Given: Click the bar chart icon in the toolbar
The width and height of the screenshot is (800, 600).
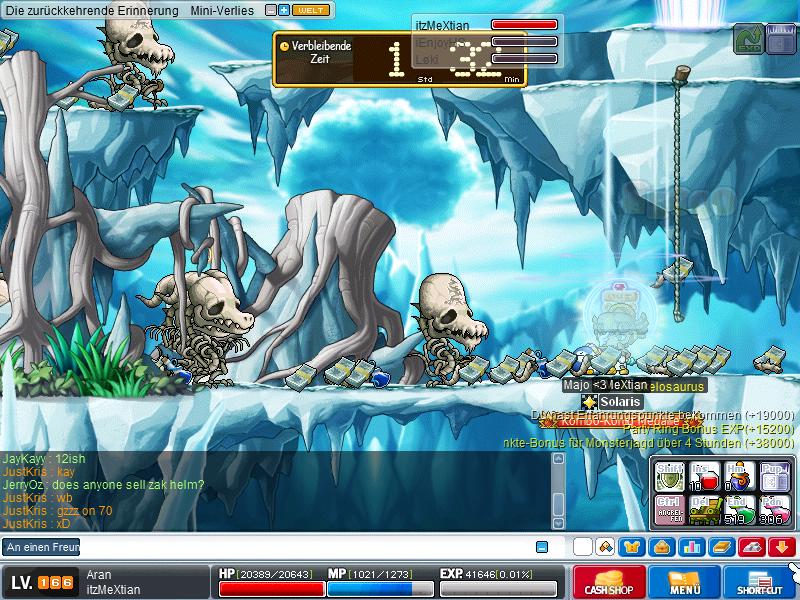Looking at the screenshot, I should 690,547.
